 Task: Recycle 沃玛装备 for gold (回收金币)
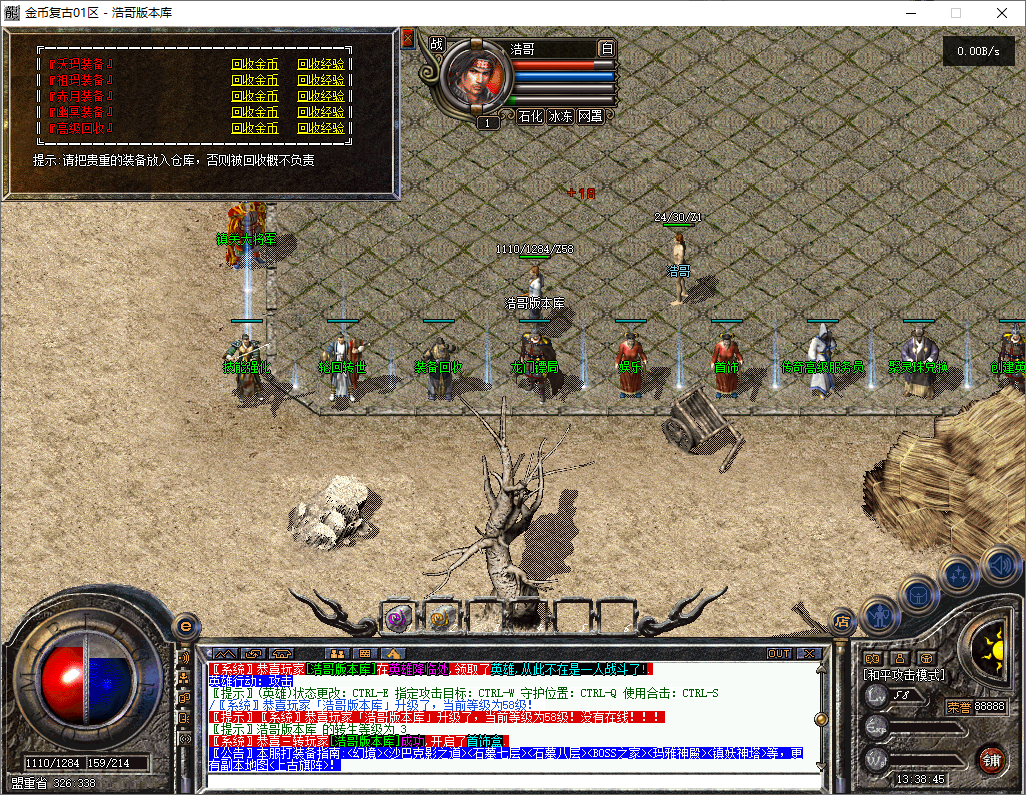point(254,64)
